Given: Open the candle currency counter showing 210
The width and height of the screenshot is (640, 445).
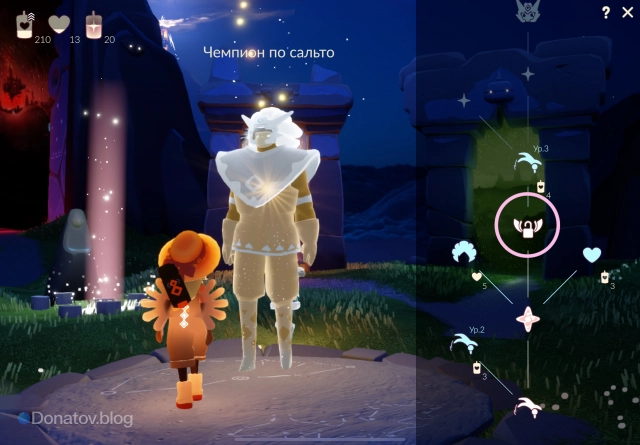Looking at the screenshot, I should (x=25, y=25).
